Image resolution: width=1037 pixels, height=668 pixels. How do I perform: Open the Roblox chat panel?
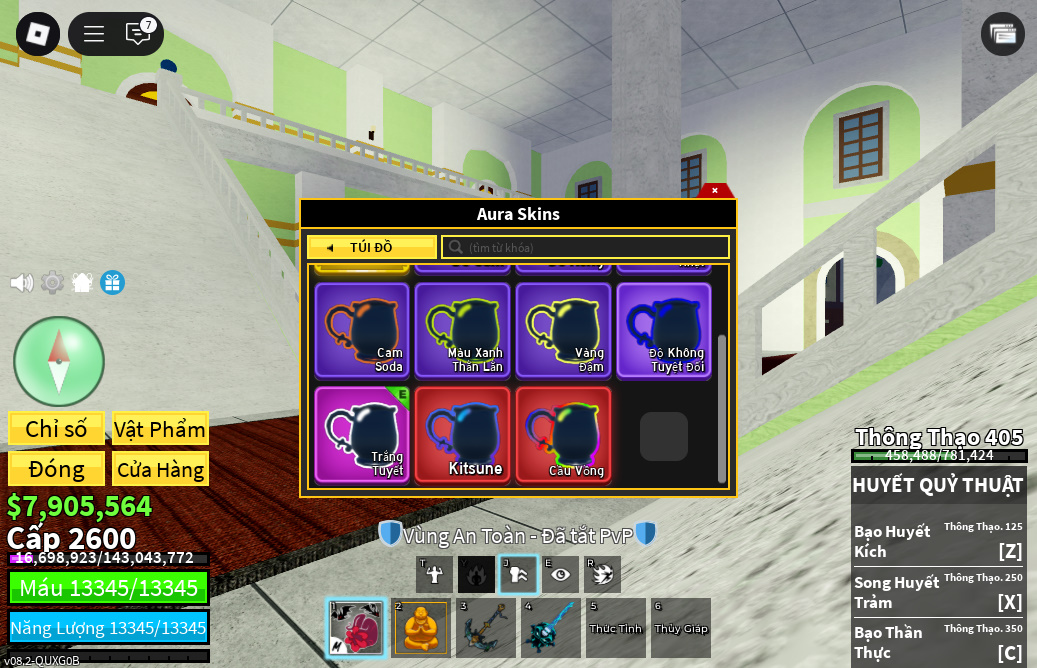tap(138, 34)
